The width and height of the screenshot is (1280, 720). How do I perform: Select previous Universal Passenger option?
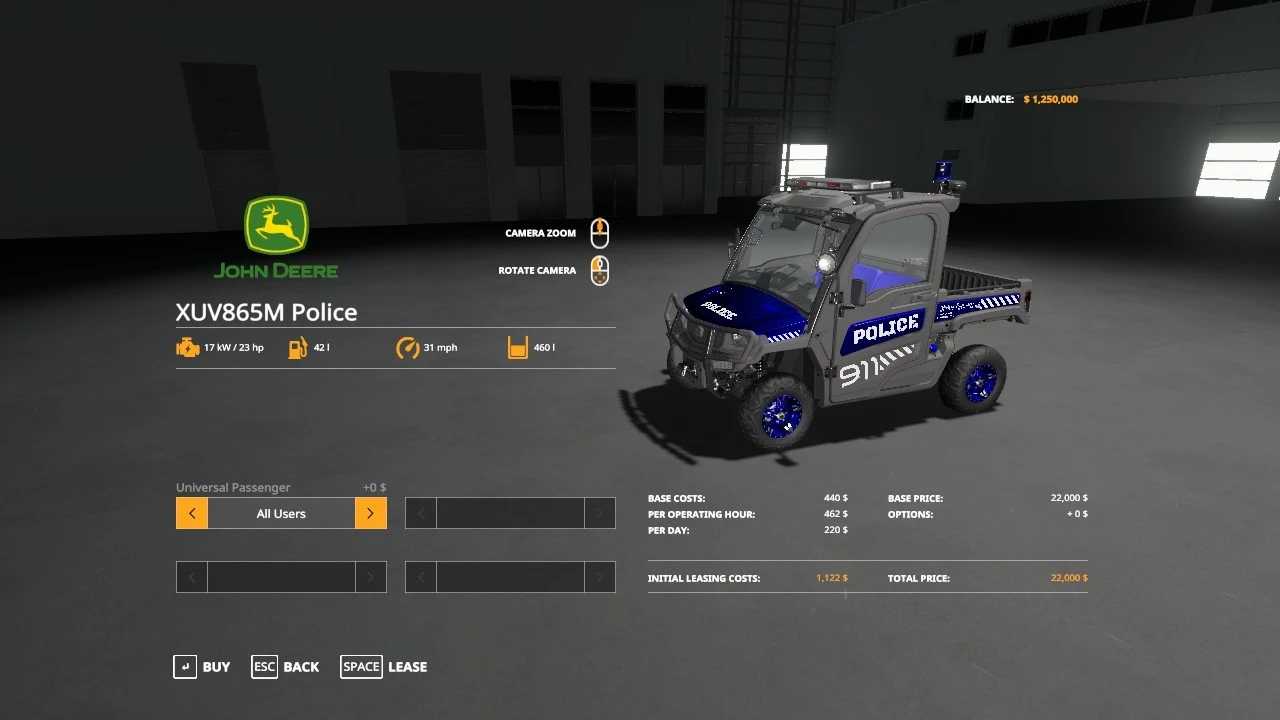[192, 514]
